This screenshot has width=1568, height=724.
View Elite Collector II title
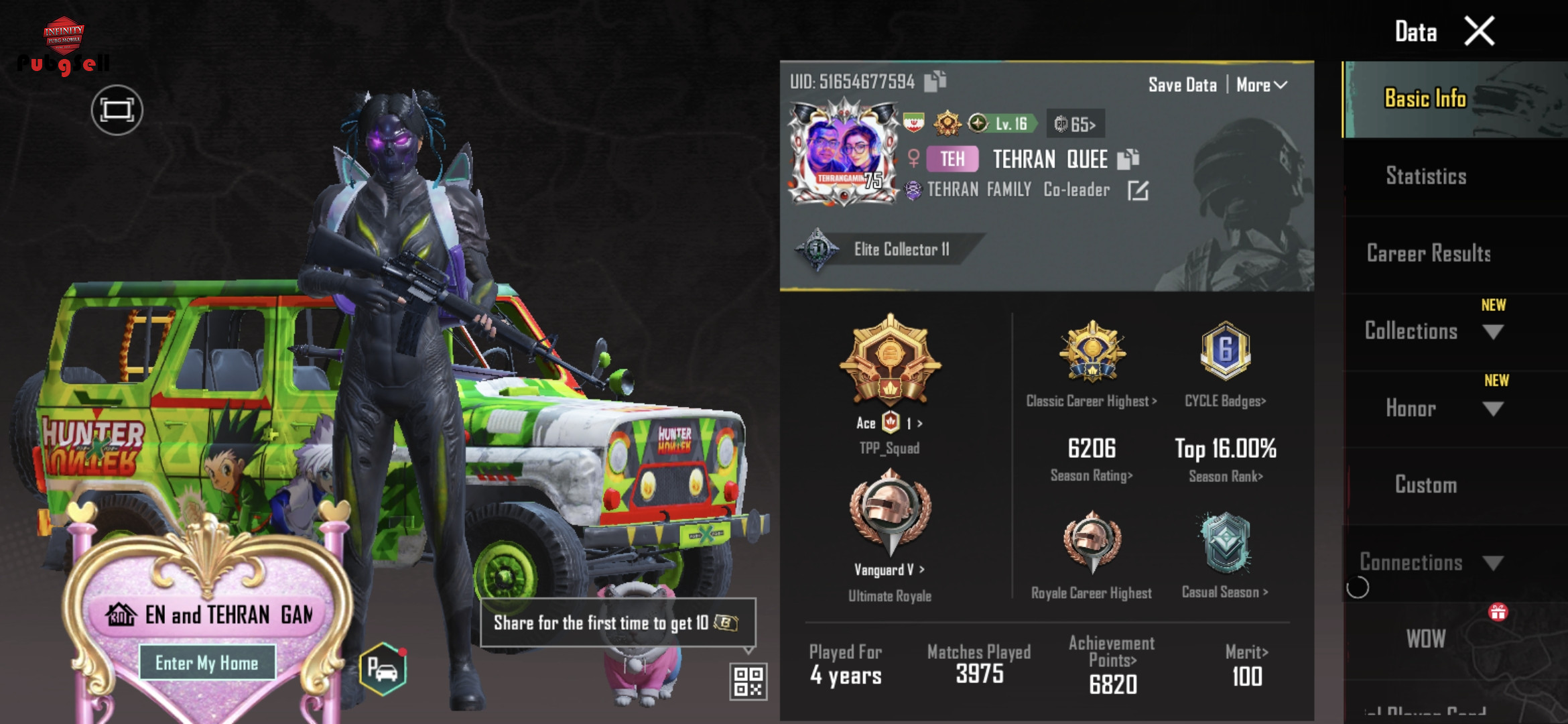(901, 249)
